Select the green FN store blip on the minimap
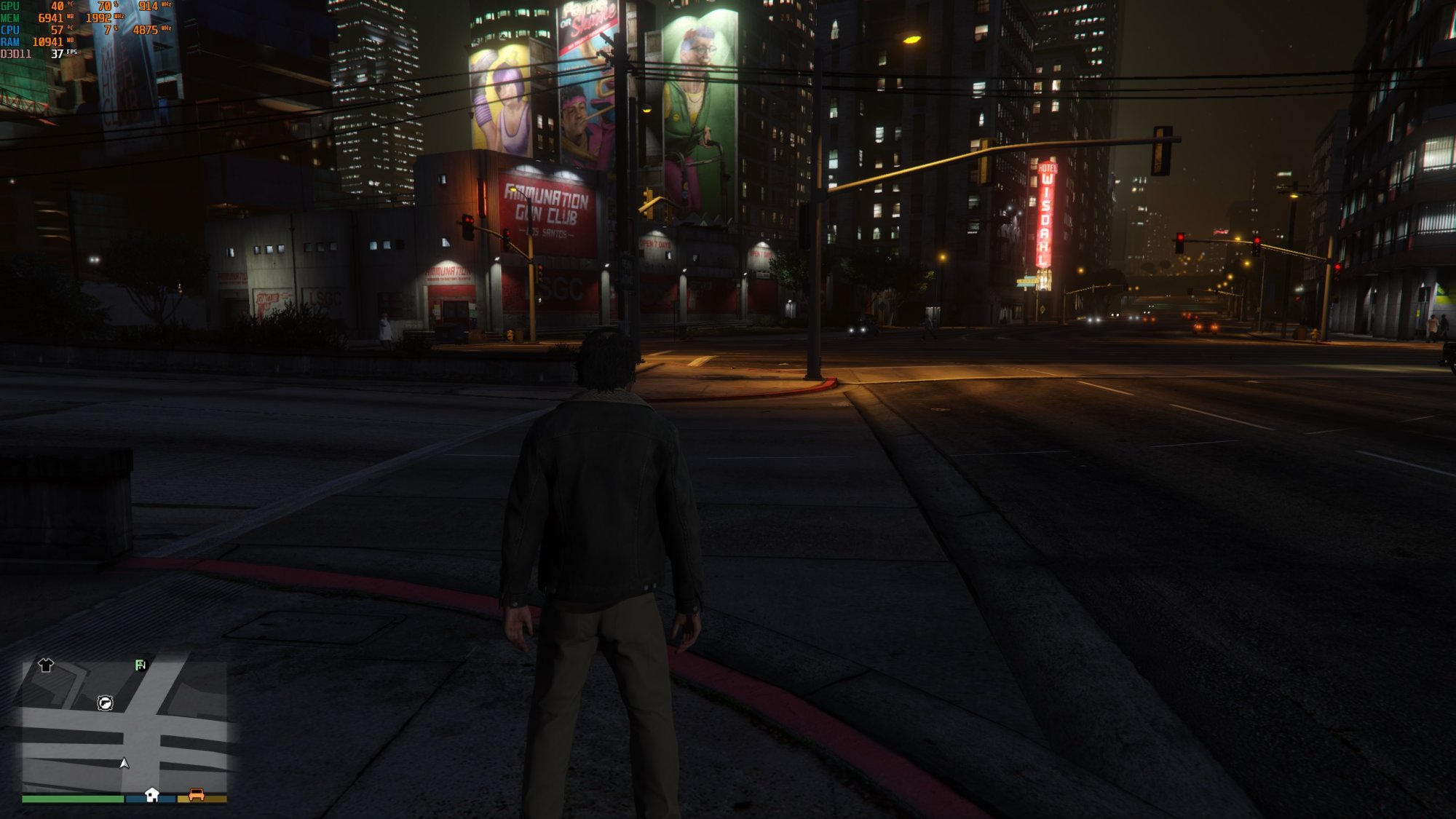Image resolution: width=1456 pixels, height=819 pixels. tap(140, 665)
